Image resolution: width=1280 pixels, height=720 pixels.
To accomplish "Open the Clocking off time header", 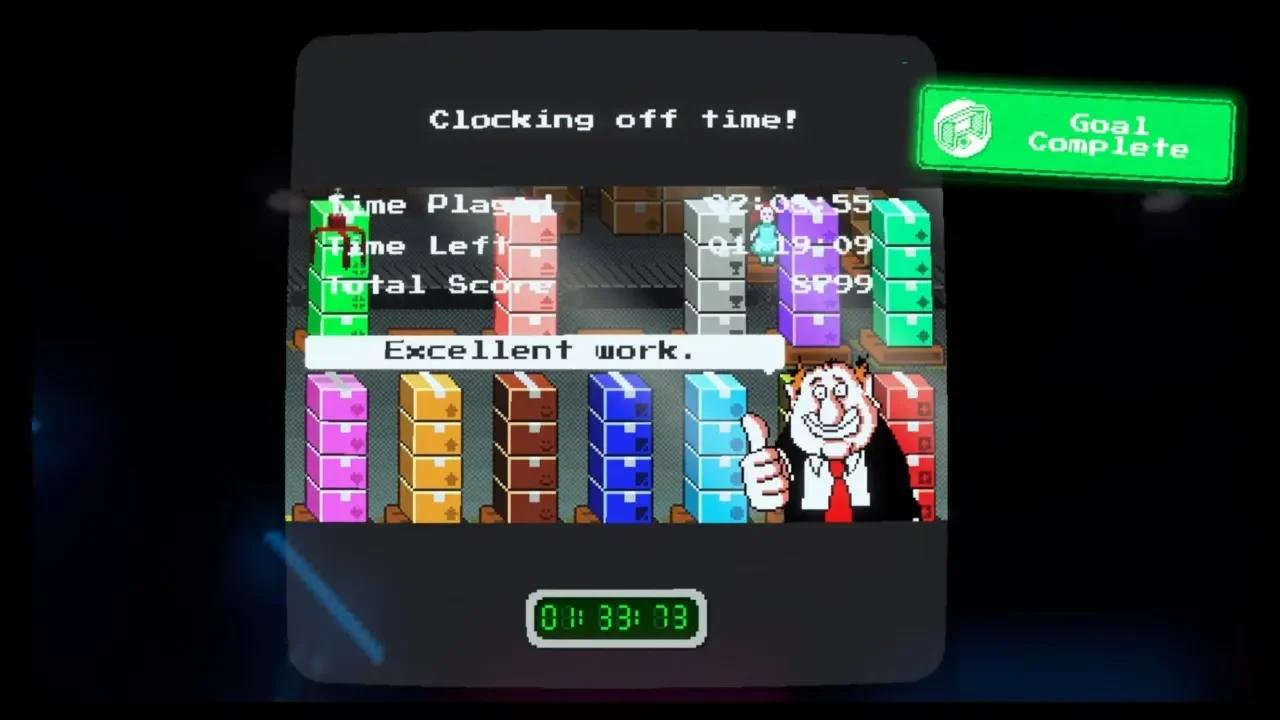I will coord(613,119).
